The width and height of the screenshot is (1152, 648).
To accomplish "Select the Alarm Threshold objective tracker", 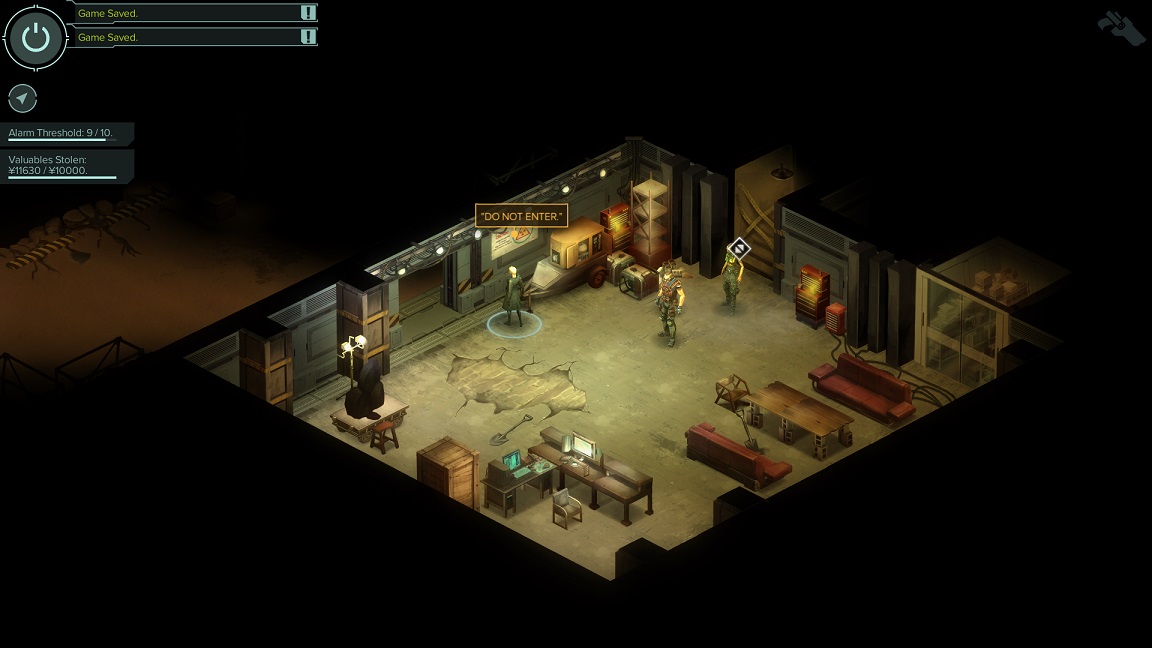I will click(x=62, y=133).
